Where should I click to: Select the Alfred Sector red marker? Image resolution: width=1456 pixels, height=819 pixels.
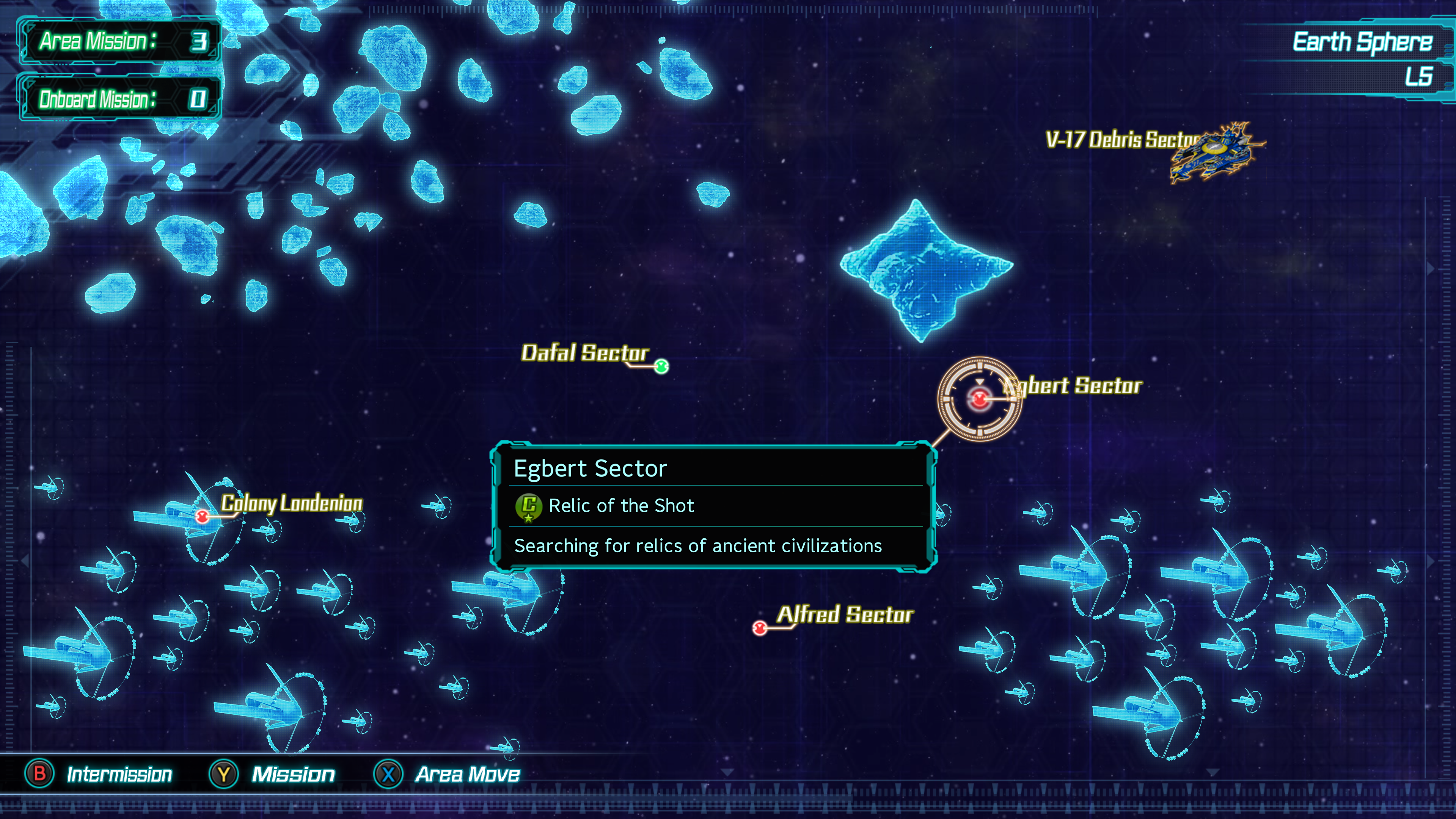click(x=760, y=627)
